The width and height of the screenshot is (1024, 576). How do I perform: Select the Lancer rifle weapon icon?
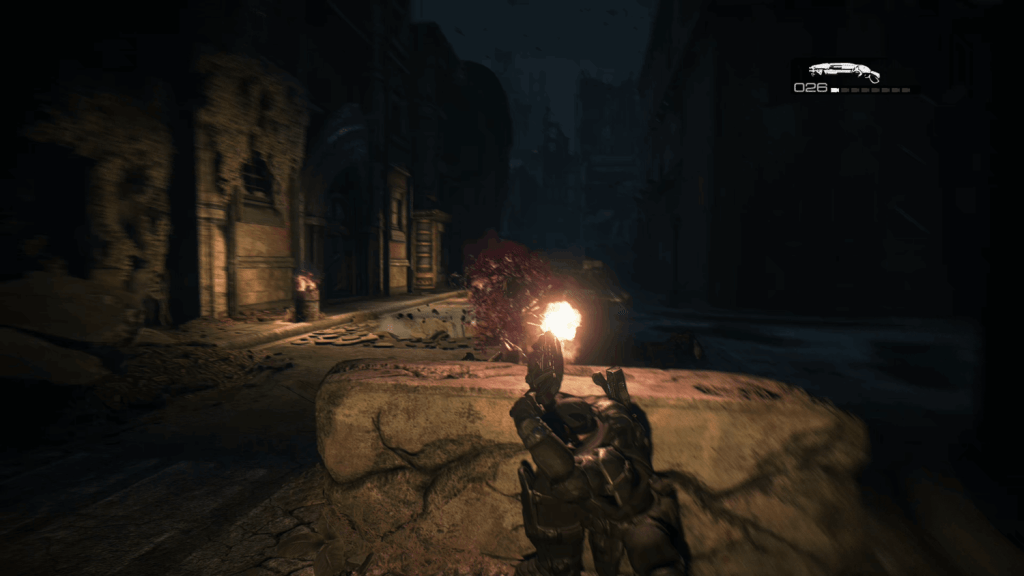pos(843,71)
